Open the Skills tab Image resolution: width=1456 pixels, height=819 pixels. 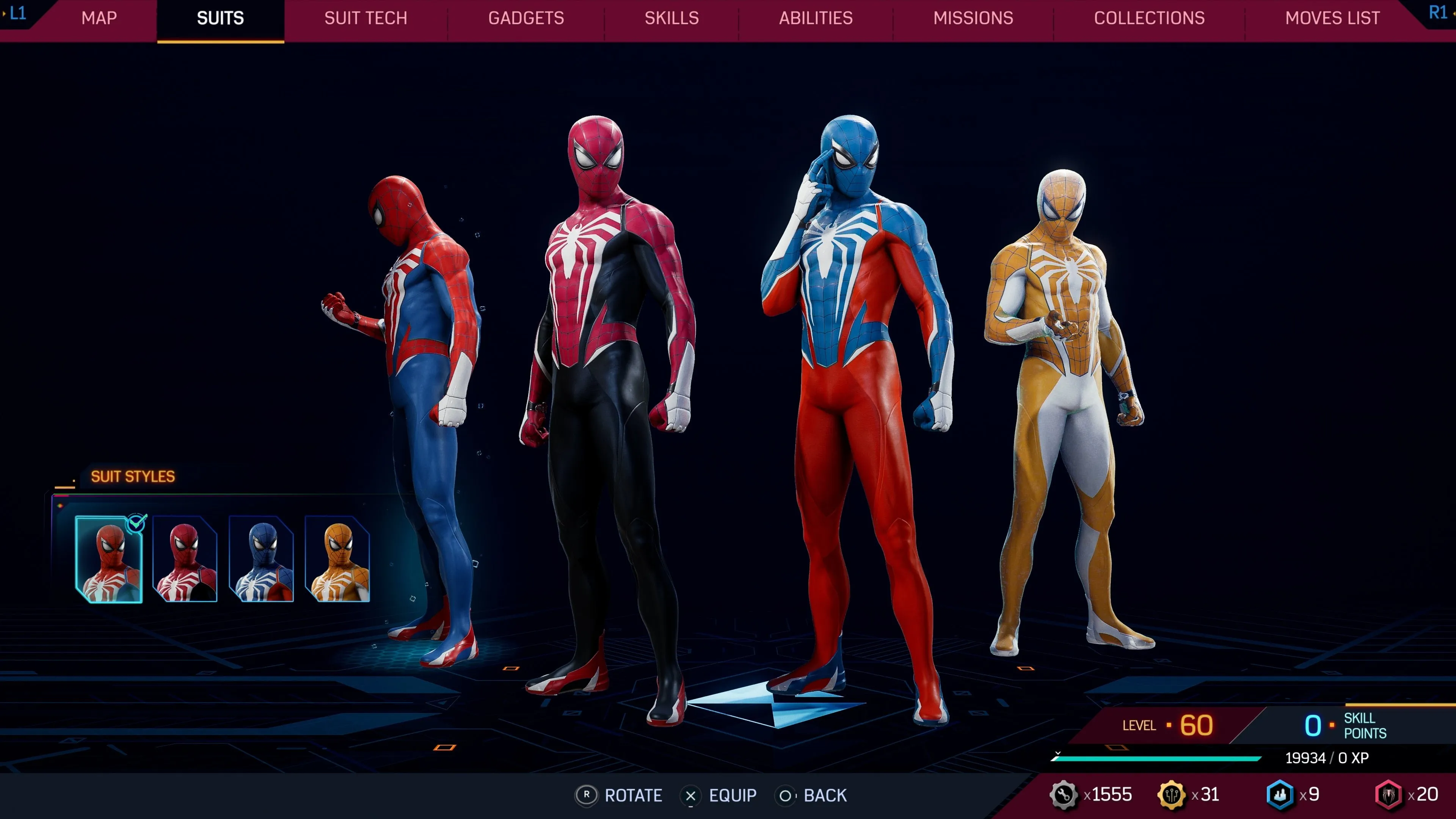coord(672,19)
